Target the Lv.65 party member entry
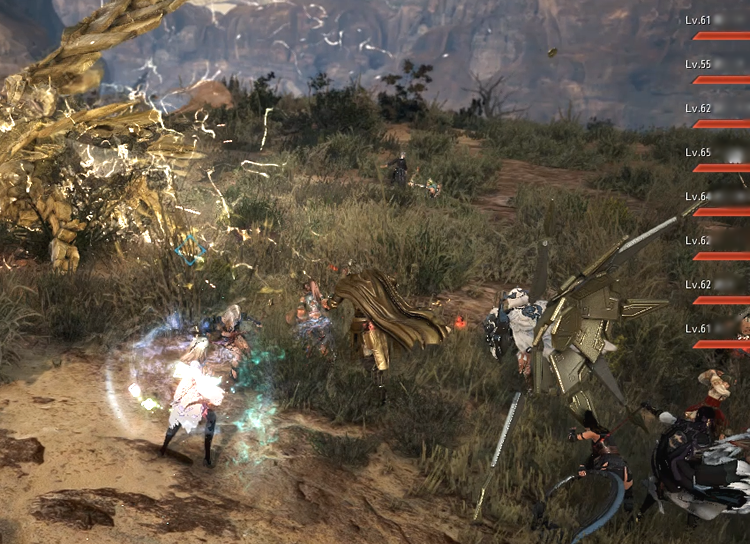Screen dimensions: 750x544 click(718, 158)
